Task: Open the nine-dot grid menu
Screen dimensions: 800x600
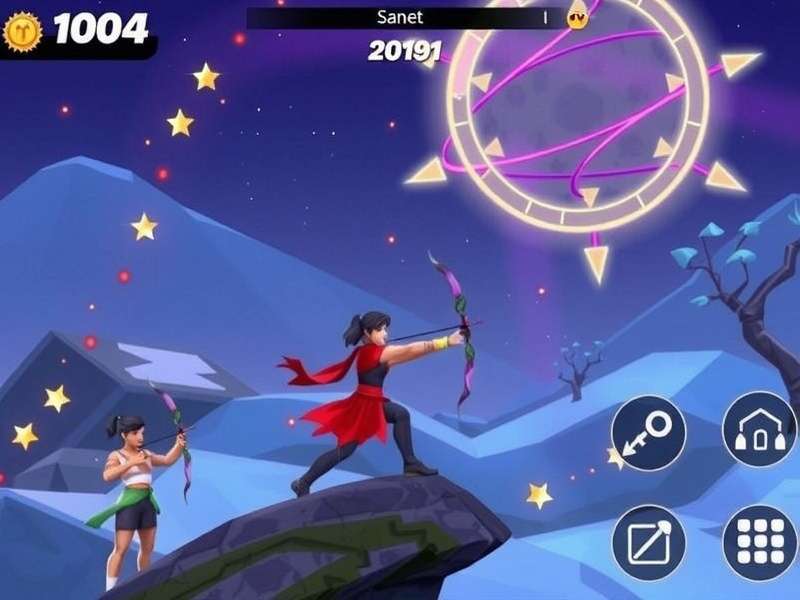Action: coord(759,542)
